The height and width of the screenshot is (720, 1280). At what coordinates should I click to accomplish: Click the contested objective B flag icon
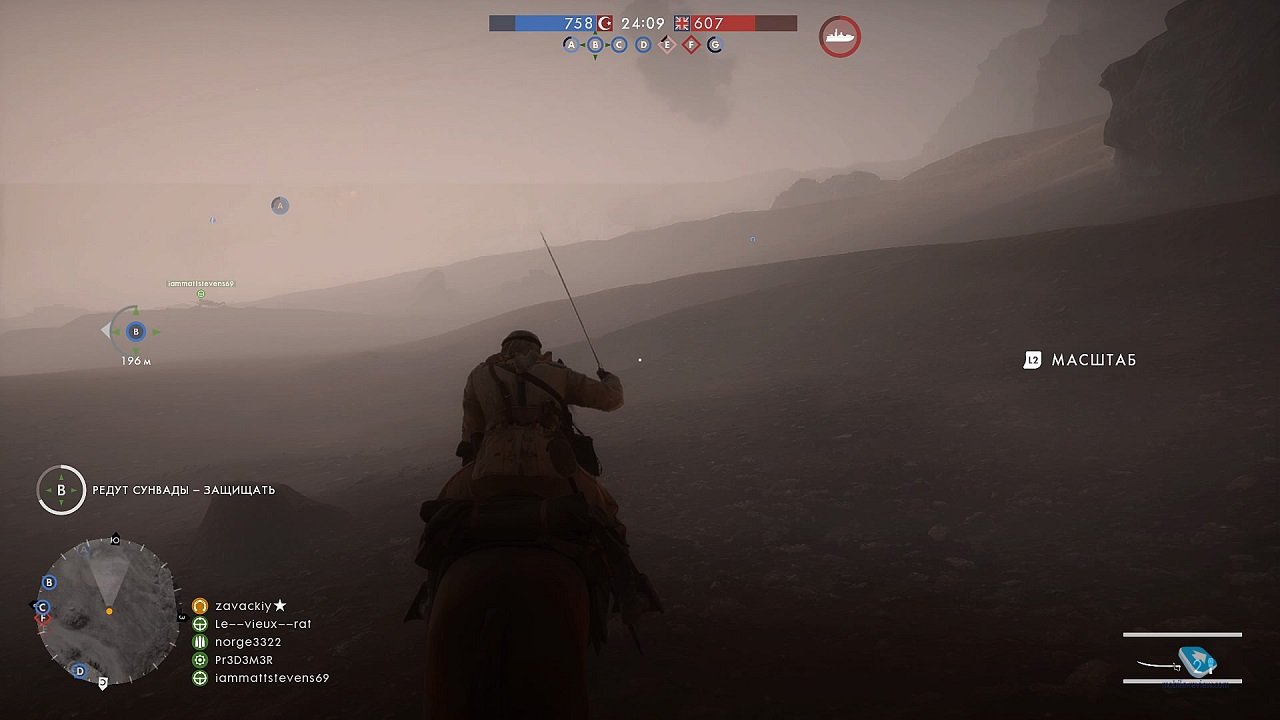pos(594,44)
